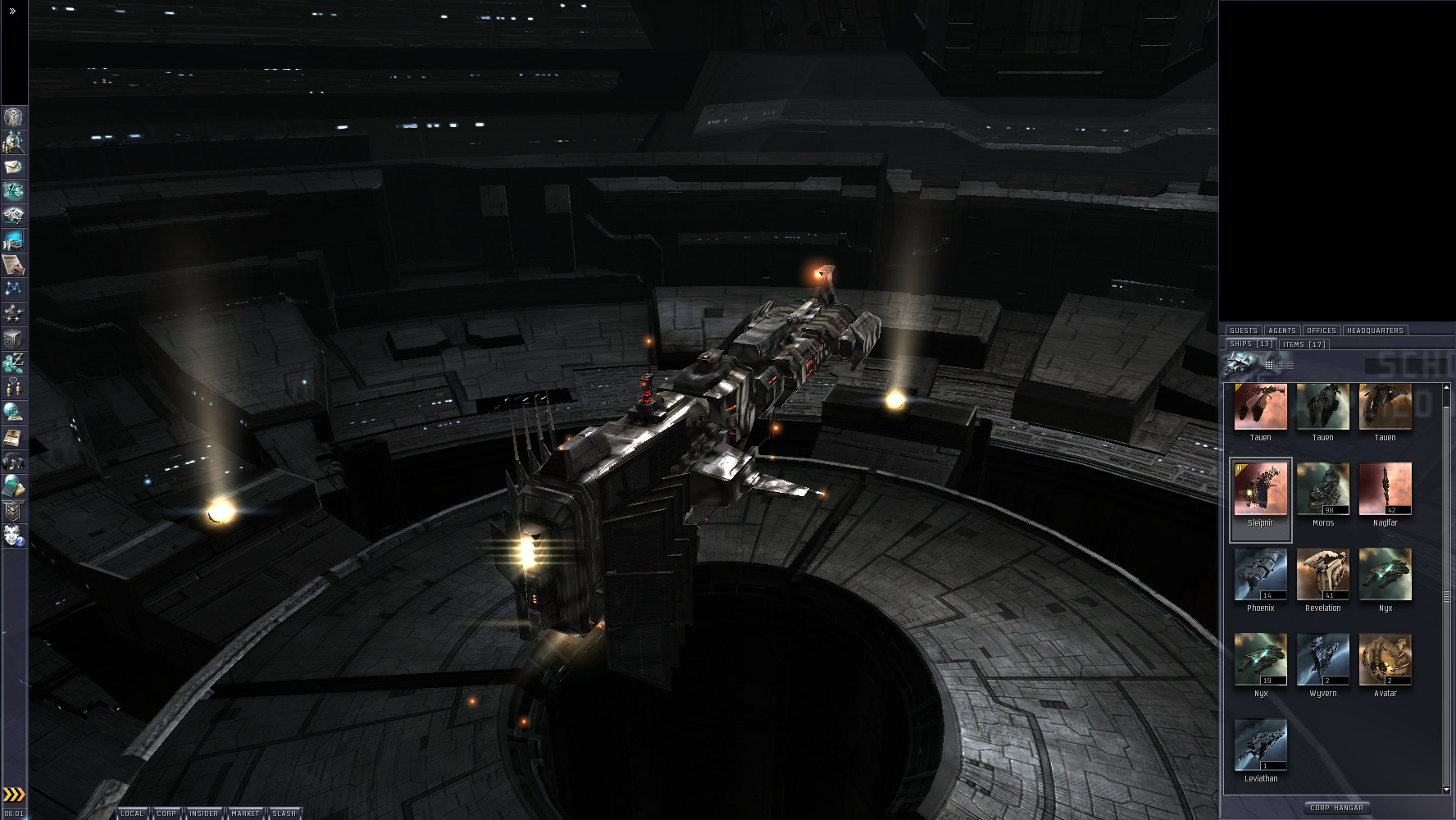Select the Sleipnir ship
Screen dimensions: 1456x820
pyautogui.click(x=1260, y=490)
